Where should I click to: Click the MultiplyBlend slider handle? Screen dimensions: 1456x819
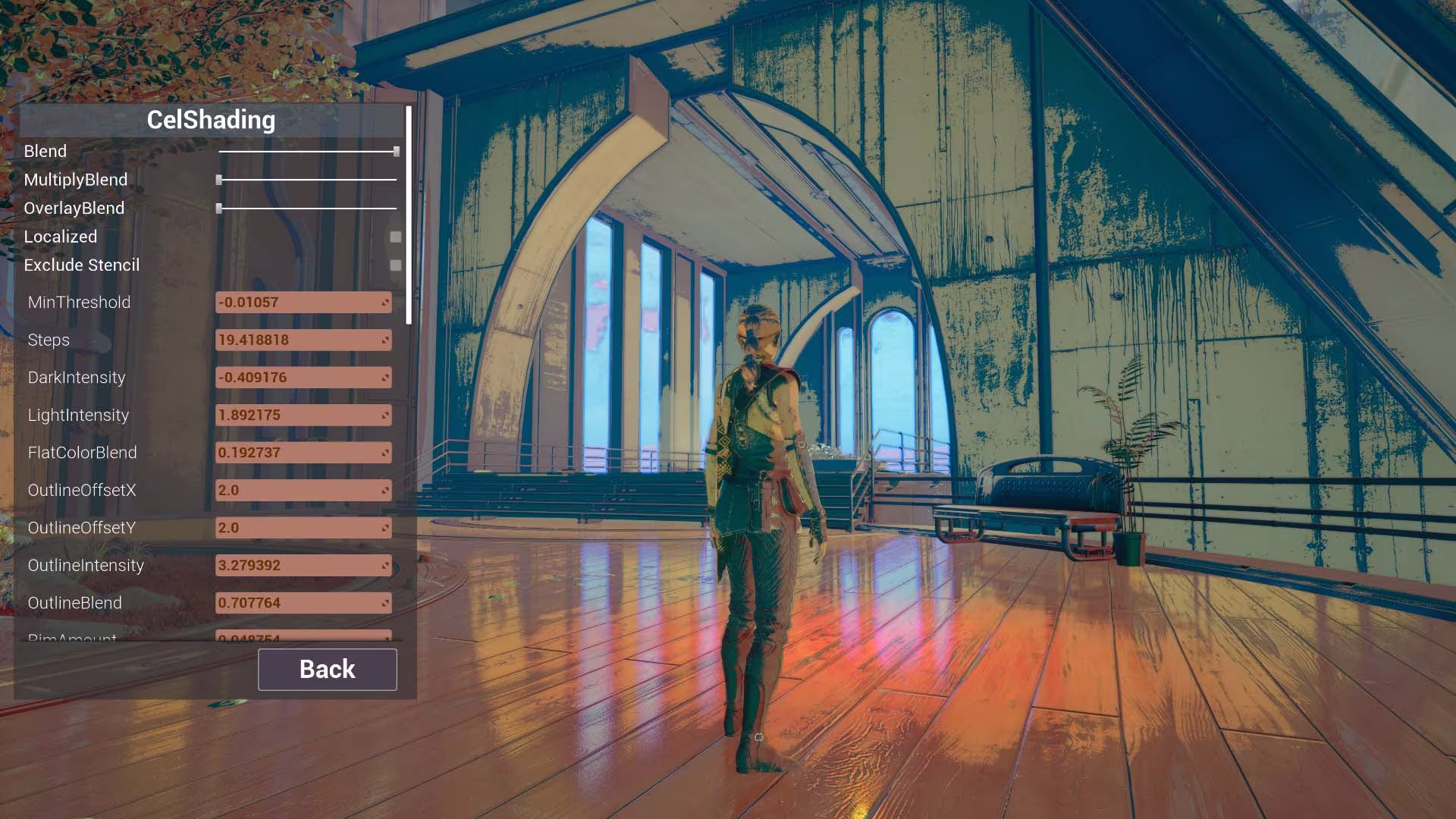(220, 180)
